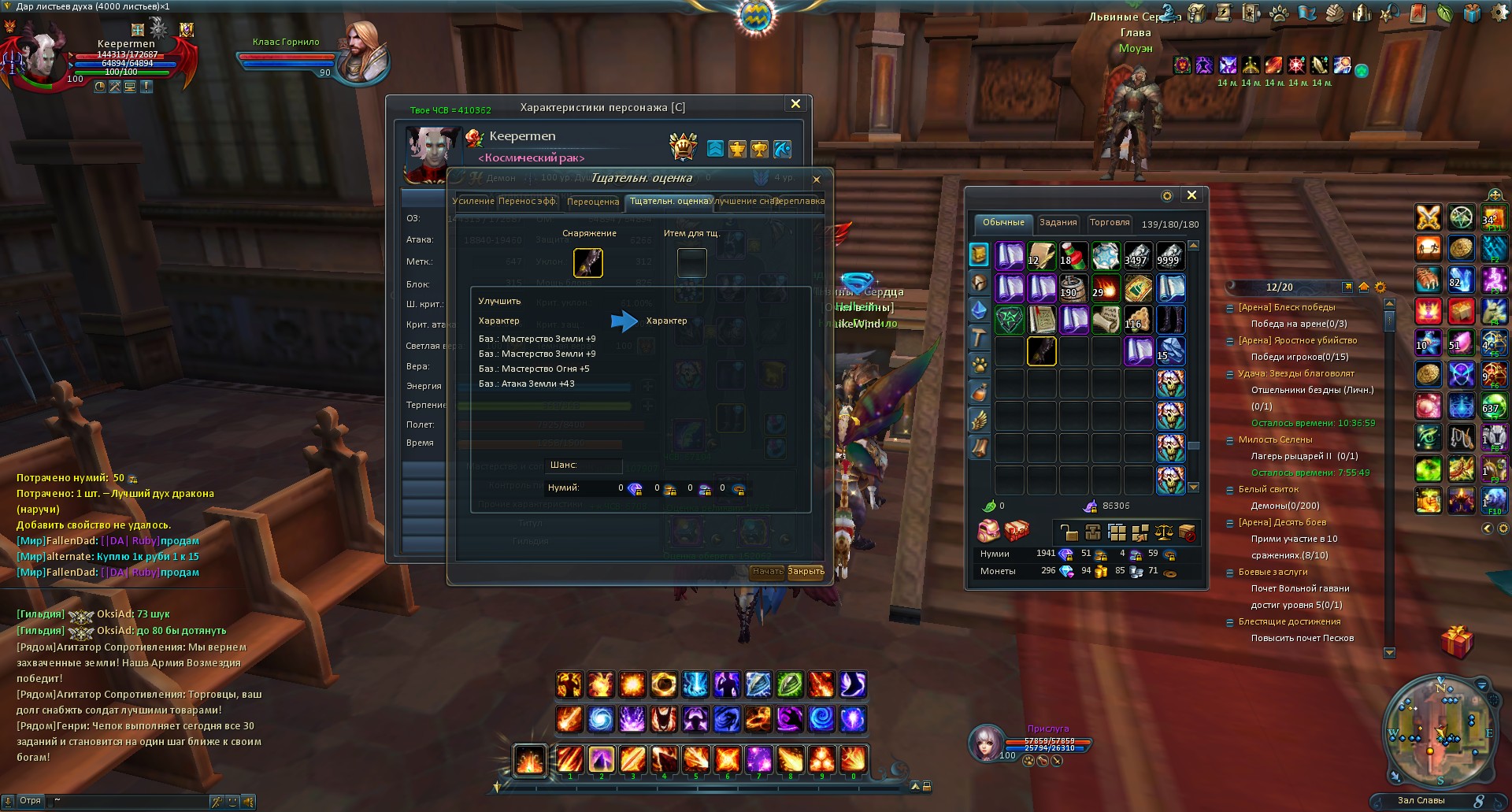Select the item stack of 9999
The height and width of the screenshot is (812, 1512).
pyautogui.click(x=1169, y=256)
